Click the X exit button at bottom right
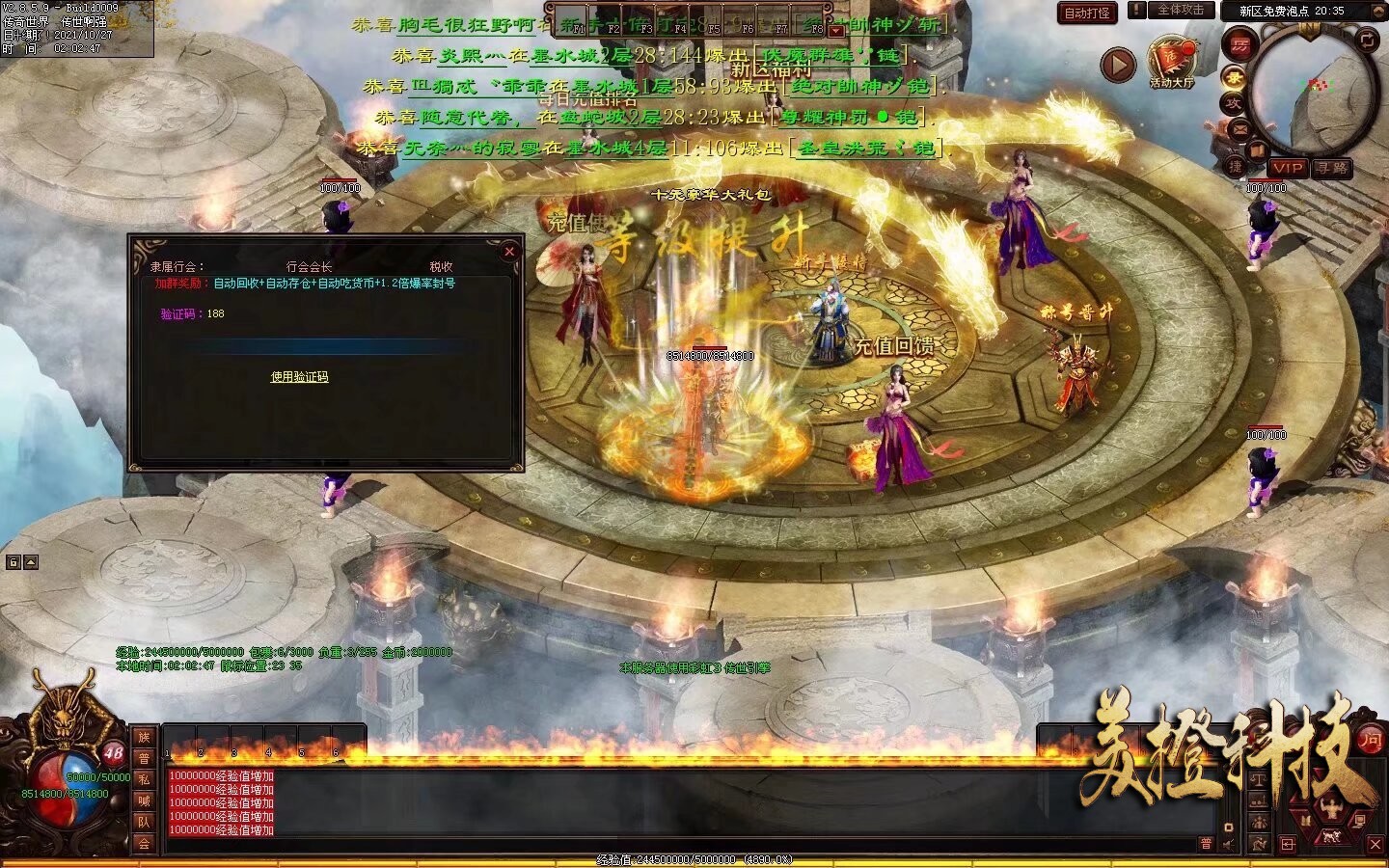This screenshot has height=868, width=1389. tap(1375, 844)
